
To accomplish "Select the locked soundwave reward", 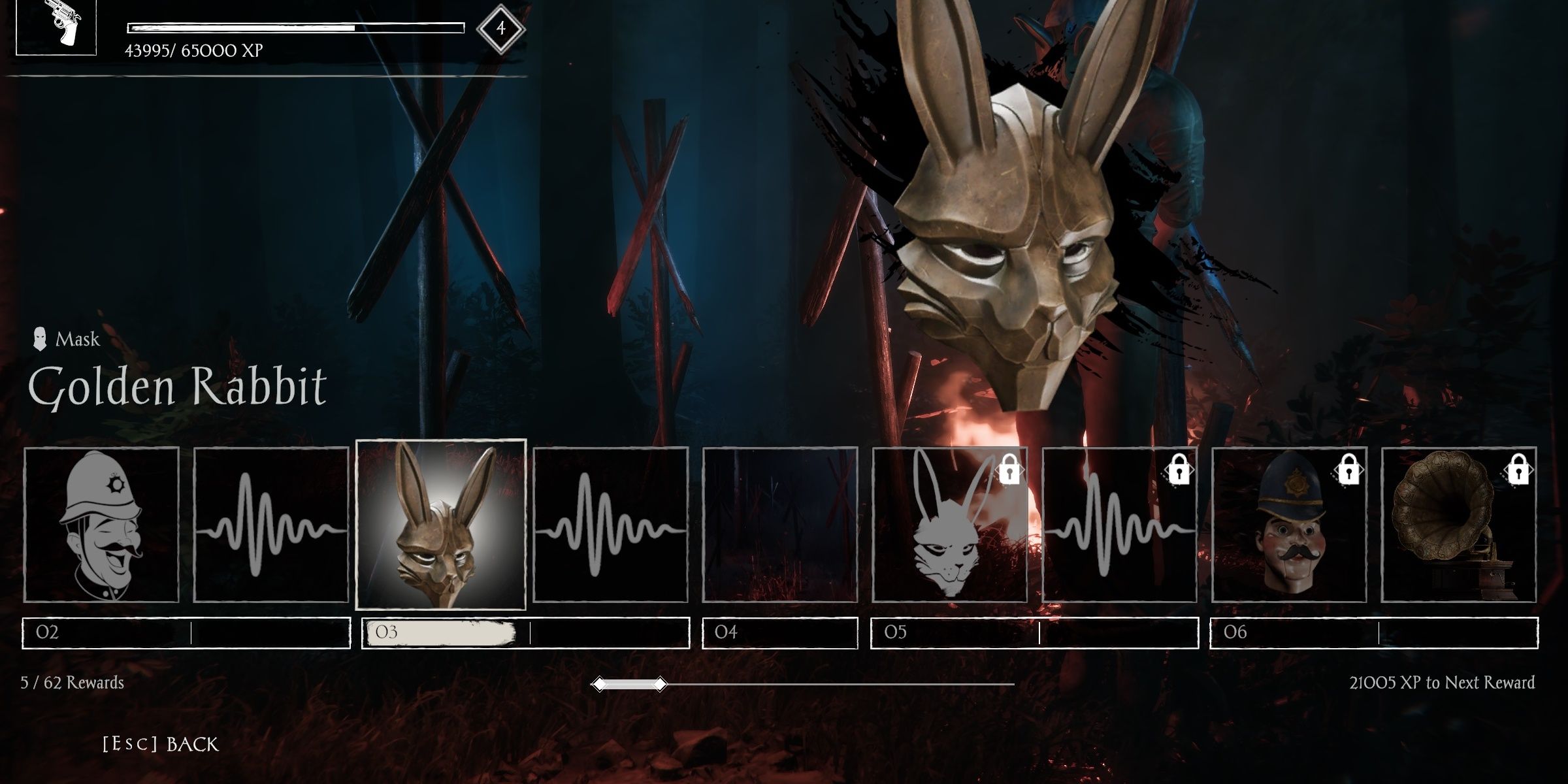I will (x=1119, y=524).
